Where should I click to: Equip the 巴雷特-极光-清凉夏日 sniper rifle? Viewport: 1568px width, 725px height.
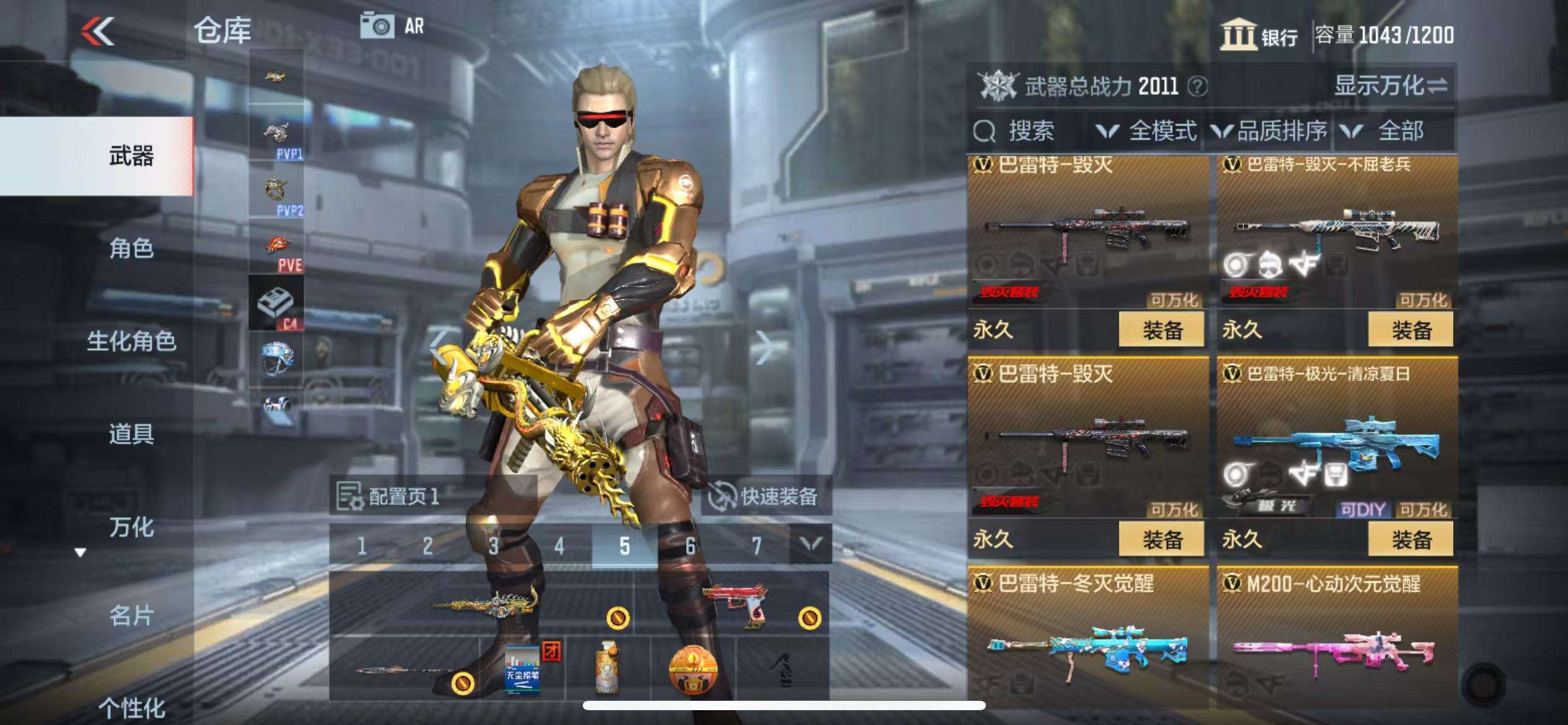pos(1411,539)
